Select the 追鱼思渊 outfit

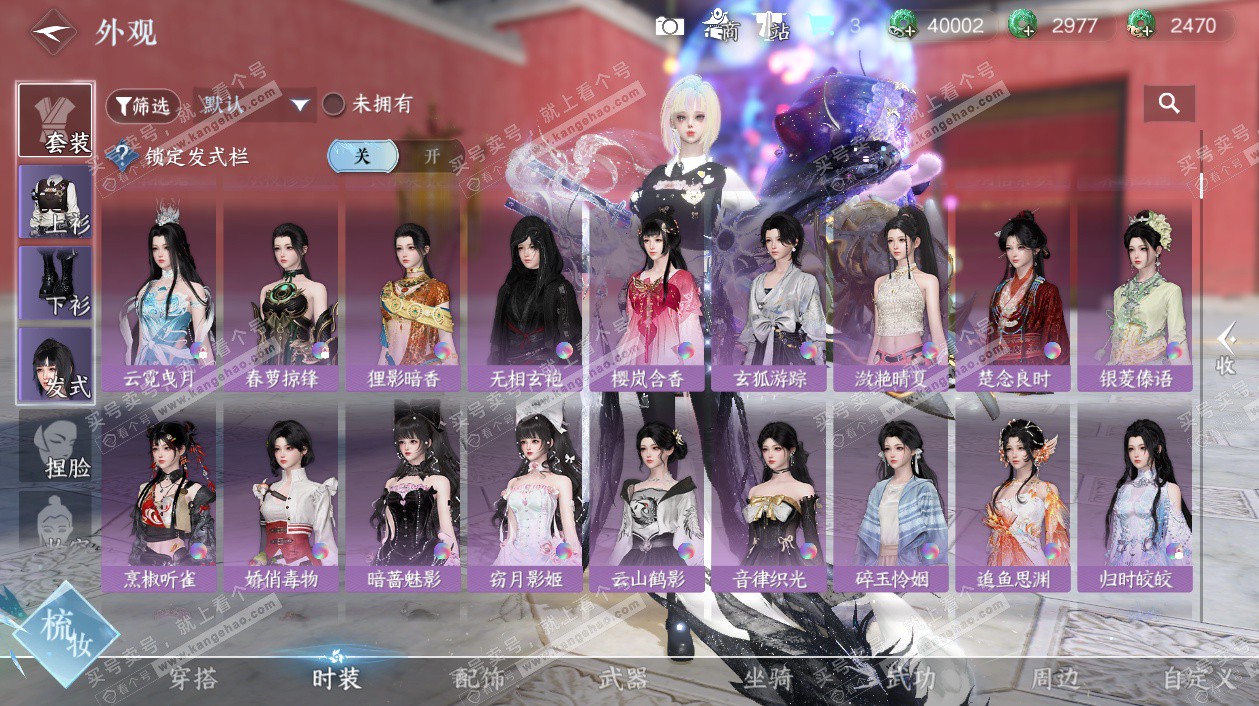(1012, 495)
